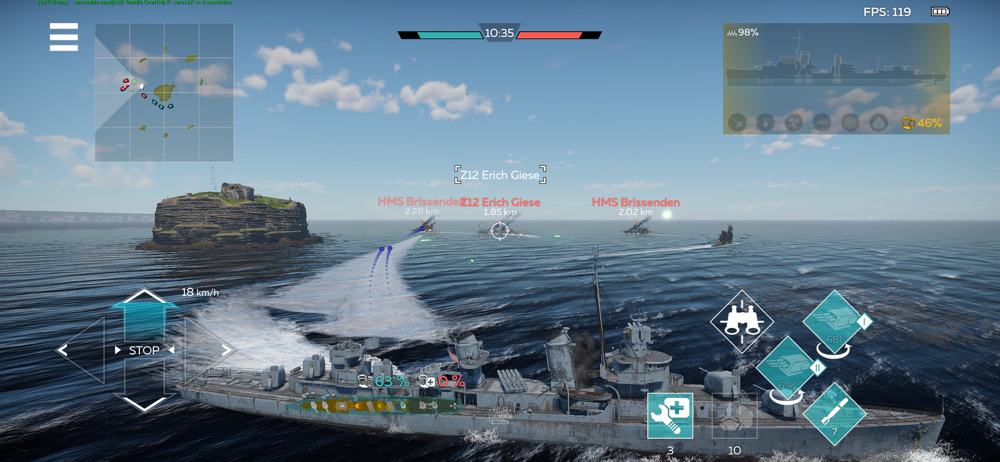This screenshot has height=462, width=1000.
Task: Steer the ship to starboard with right arrow
Action: click(x=224, y=351)
